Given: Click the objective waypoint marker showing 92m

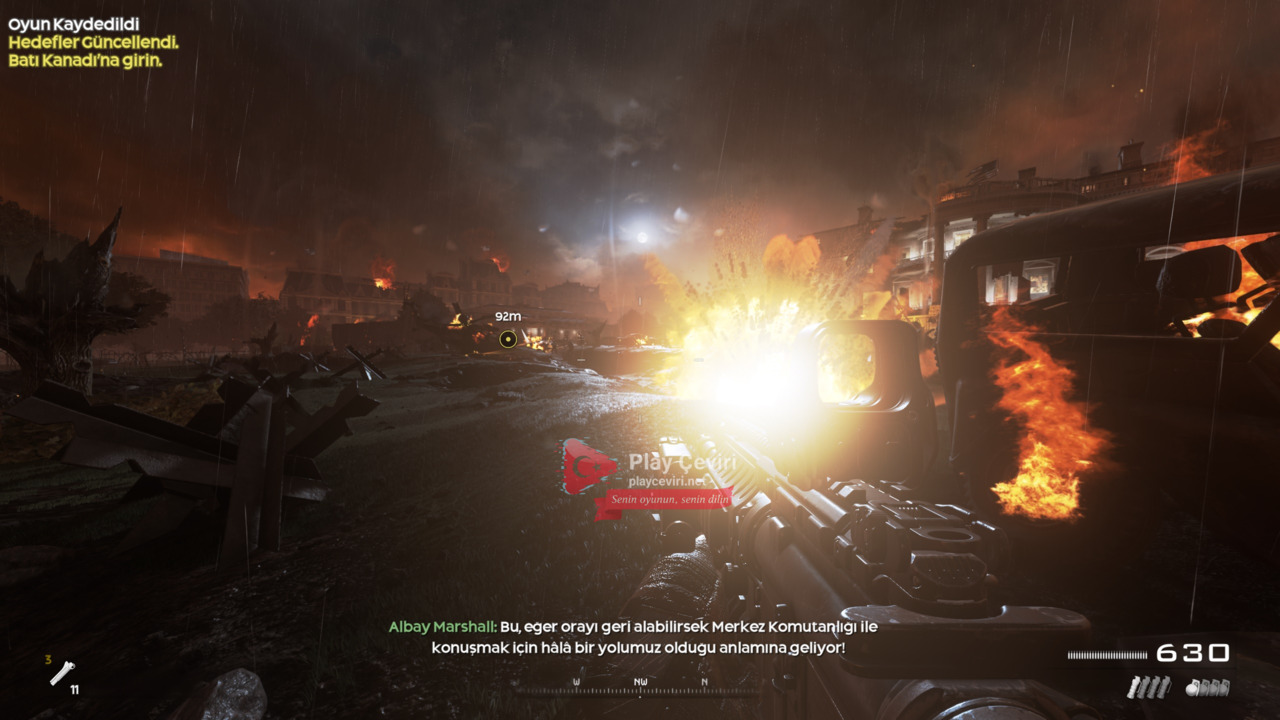Looking at the screenshot, I should click(x=508, y=339).
